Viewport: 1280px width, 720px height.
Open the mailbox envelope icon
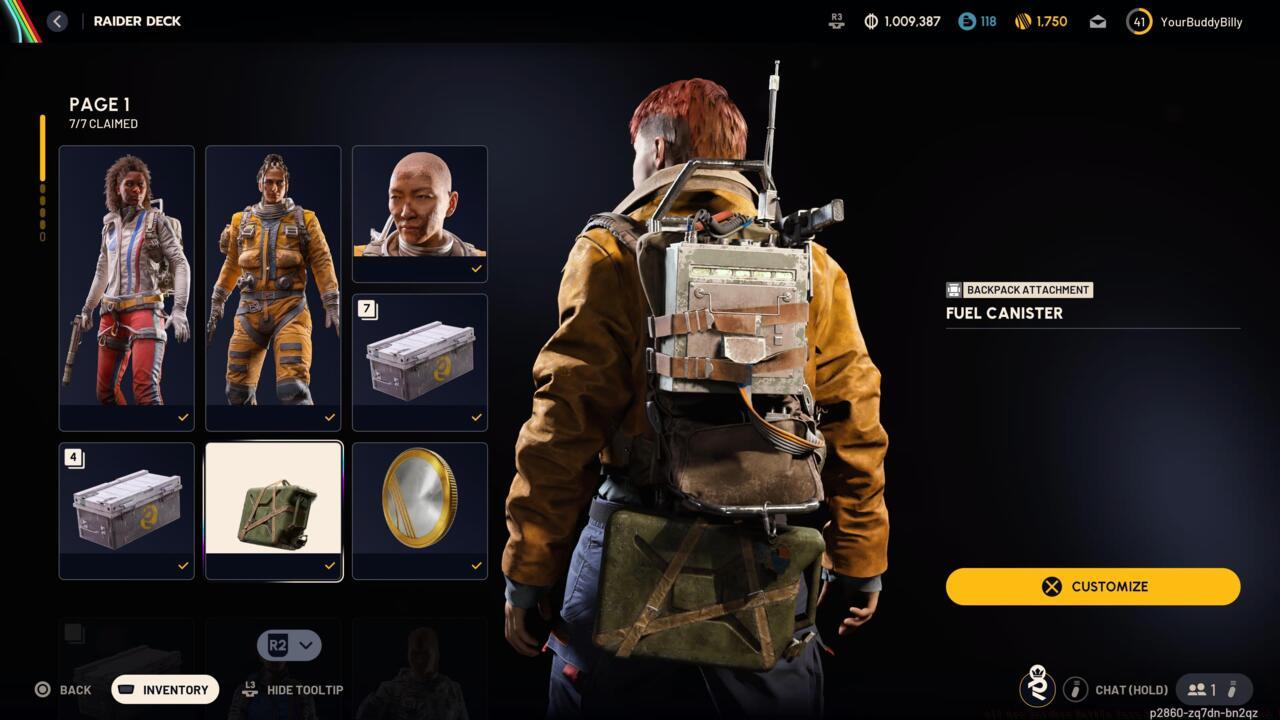(x=1096, y=20)
